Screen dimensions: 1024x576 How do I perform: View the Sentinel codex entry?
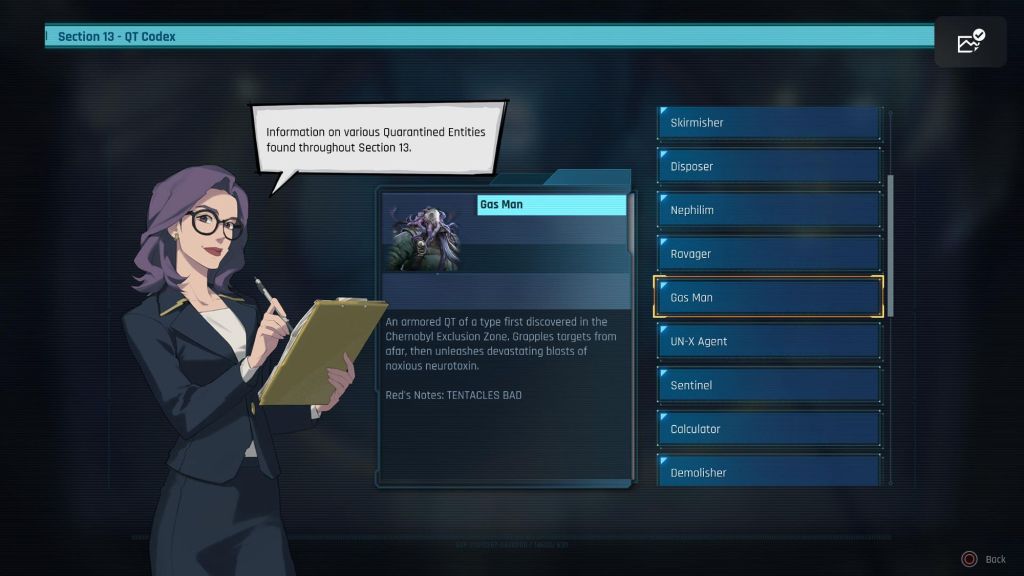(x=768, y=385)
